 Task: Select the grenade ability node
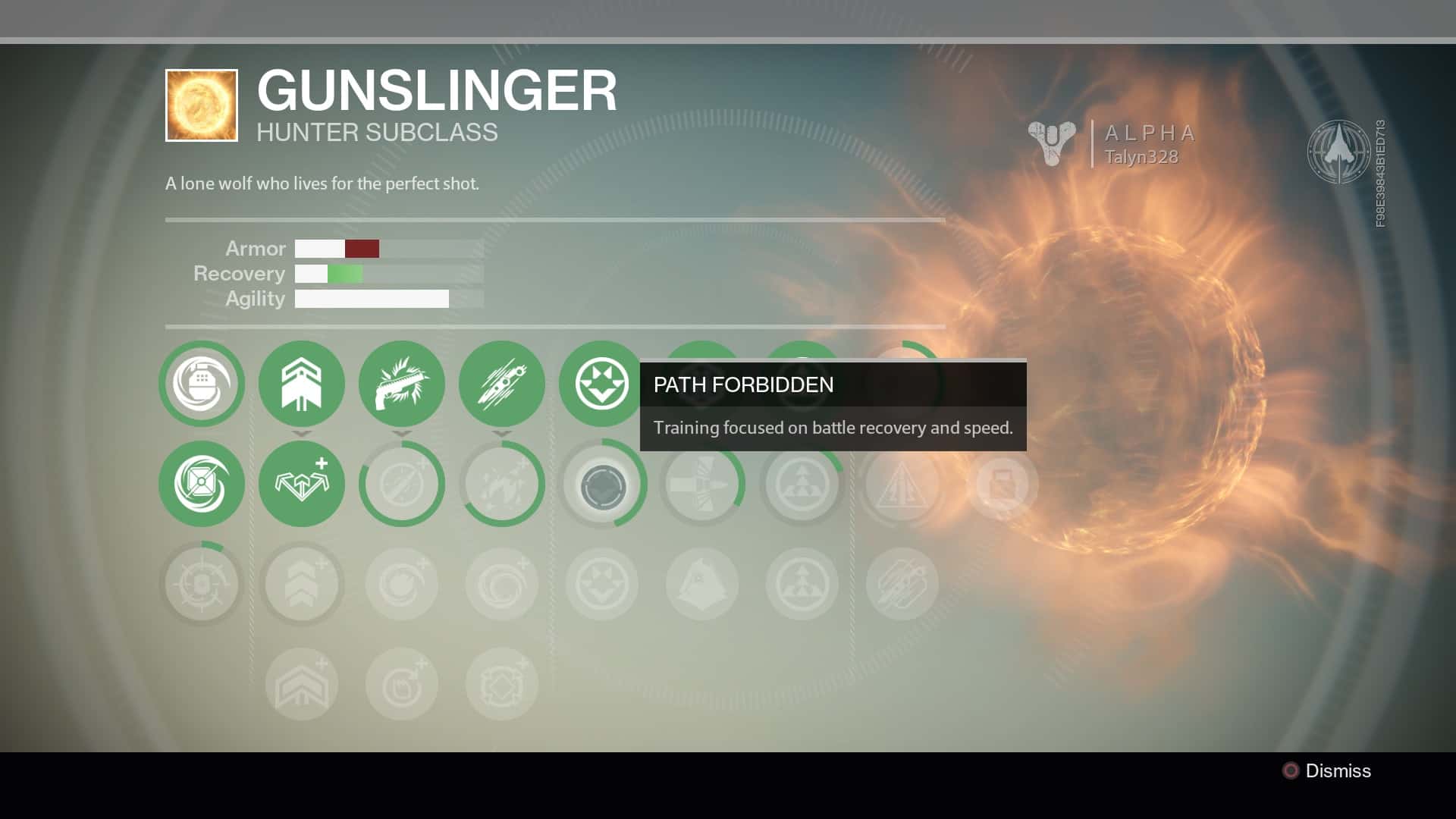point(202,384)
